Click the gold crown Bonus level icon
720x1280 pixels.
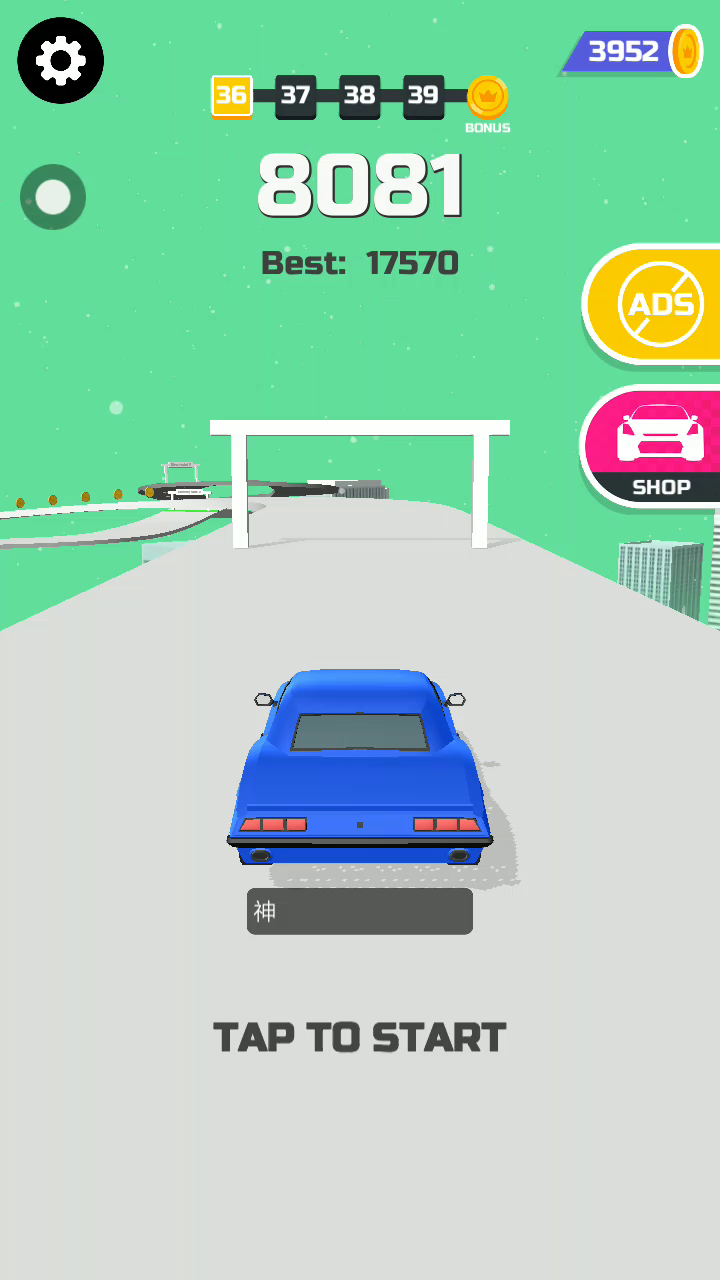click(488, 98)
